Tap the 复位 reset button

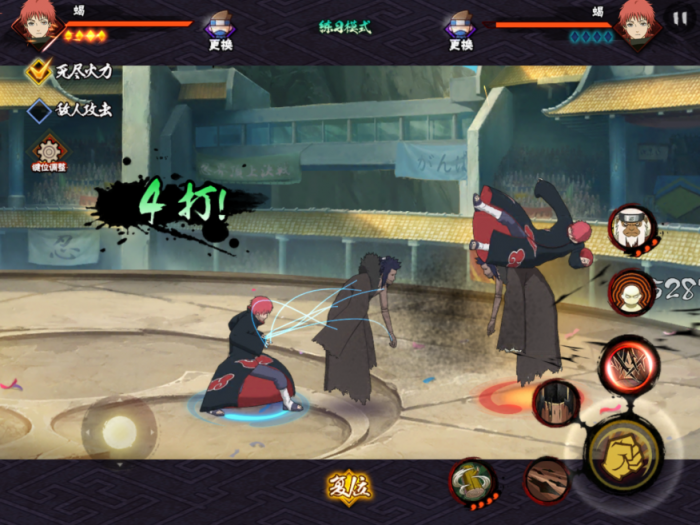pyautogui.click(x=349, y=487)
